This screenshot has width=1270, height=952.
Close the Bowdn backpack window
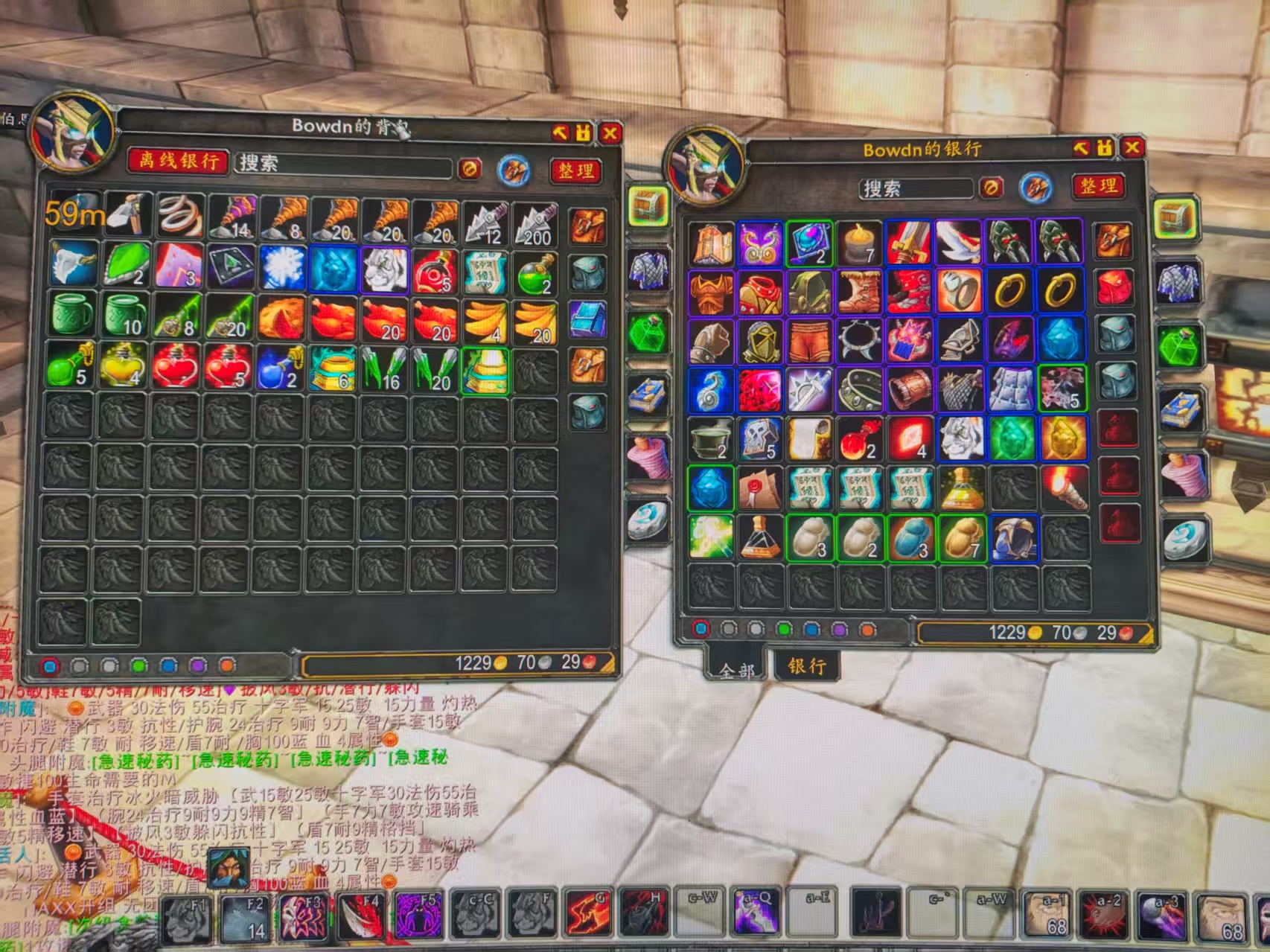click(610, 133)
